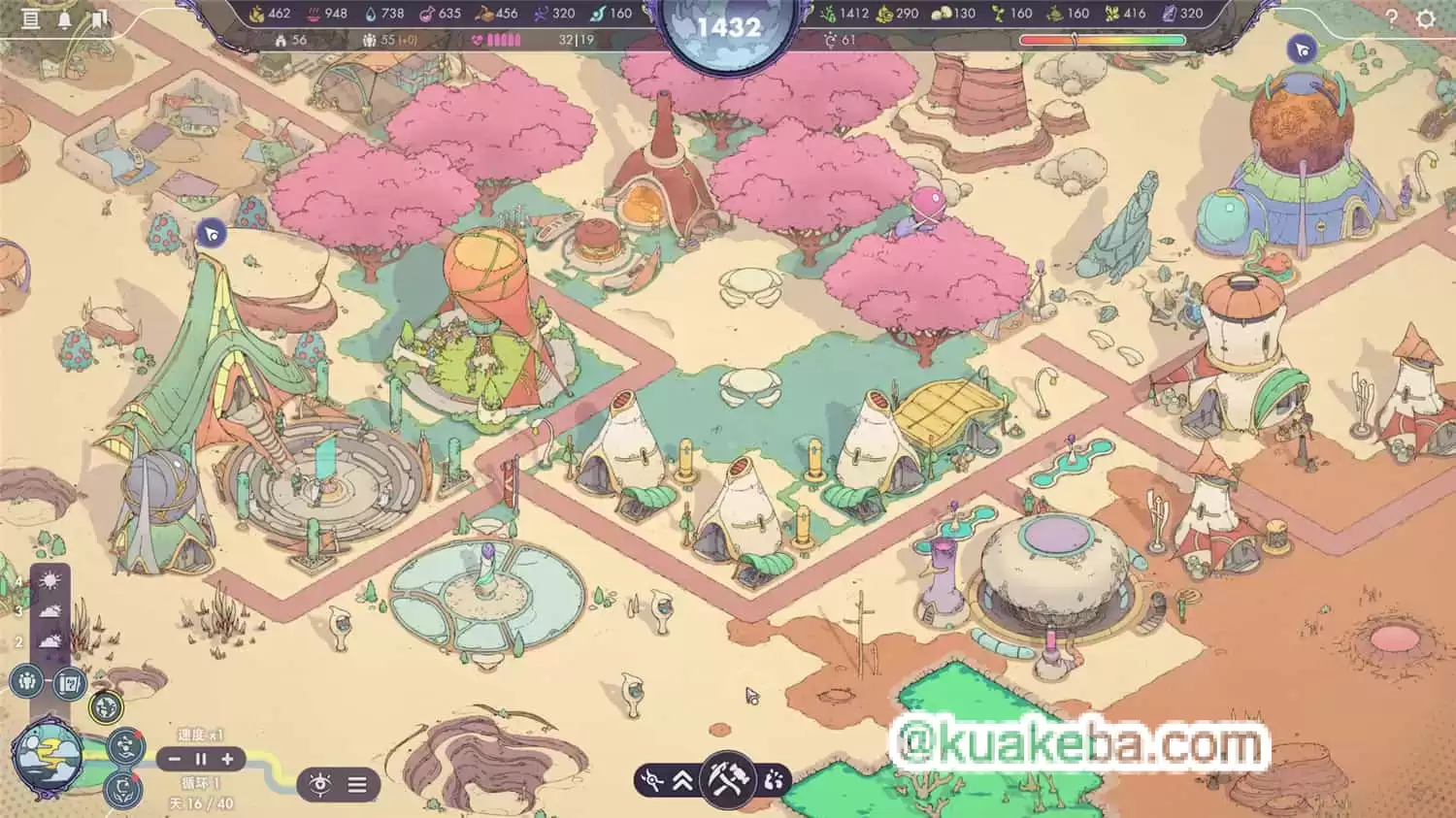Select the footprints tool in the bottom toolbar
This screenshot has width=1456, height=818.
pyautogui.click(x=773, y=780)
